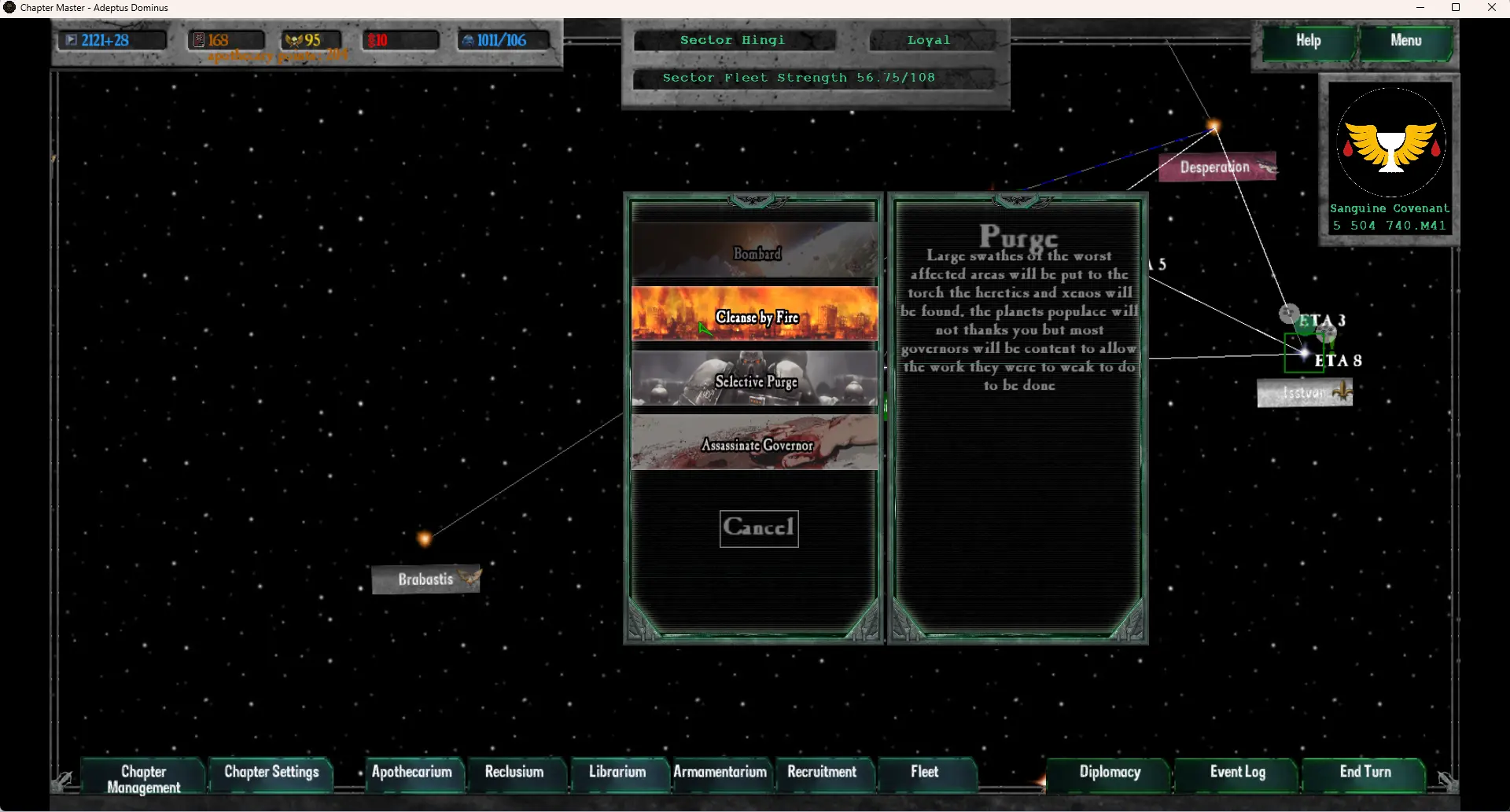1510x812 pixels.
Task: Choose Assassinate Governor option
Action: point(755,444)
